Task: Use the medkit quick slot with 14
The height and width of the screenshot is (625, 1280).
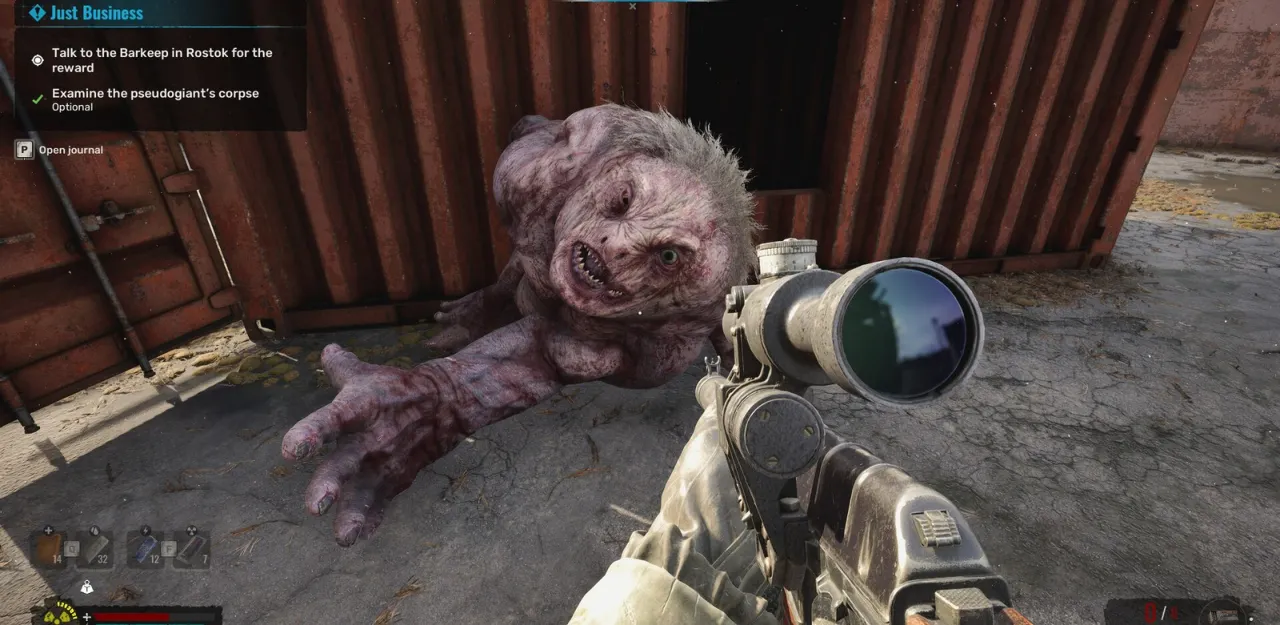Action: [47, 550]
